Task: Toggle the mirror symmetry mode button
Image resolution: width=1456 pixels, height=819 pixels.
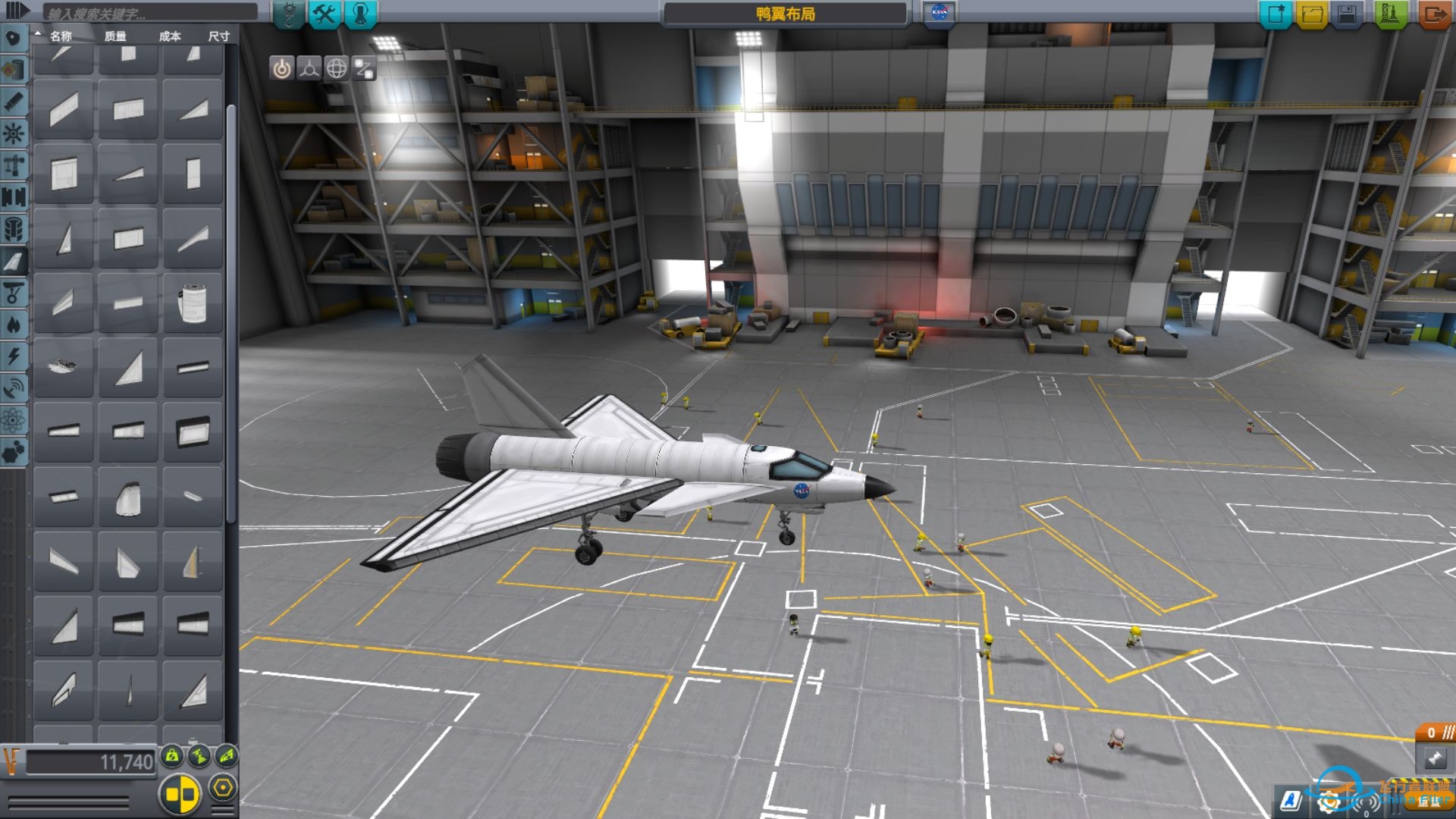Action: 180,794
